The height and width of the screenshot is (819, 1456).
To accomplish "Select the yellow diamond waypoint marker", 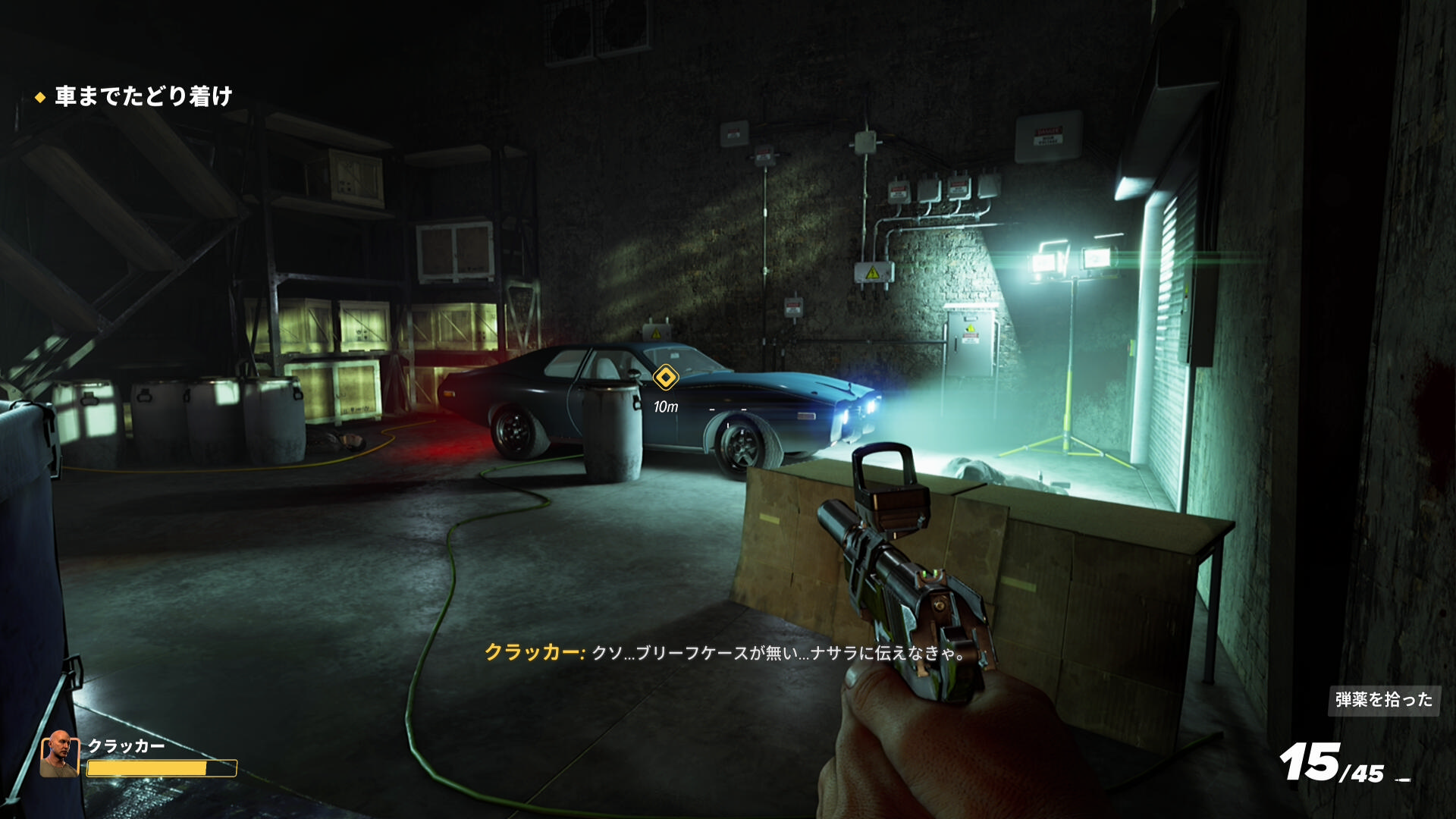I will (x=665, y=377).
